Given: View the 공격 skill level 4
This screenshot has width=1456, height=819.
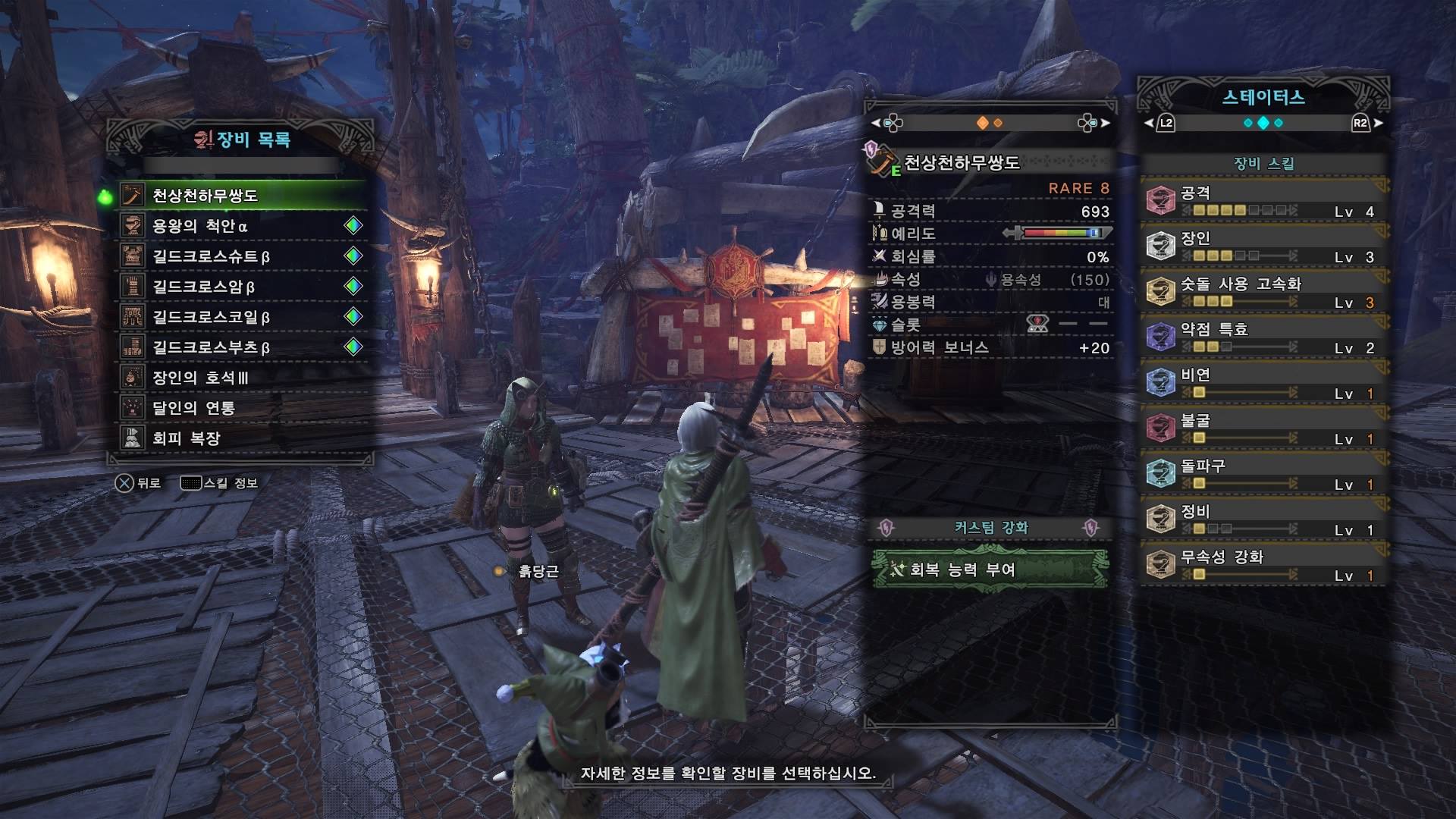Looking at the screenshot, I should coord(1263,201).
